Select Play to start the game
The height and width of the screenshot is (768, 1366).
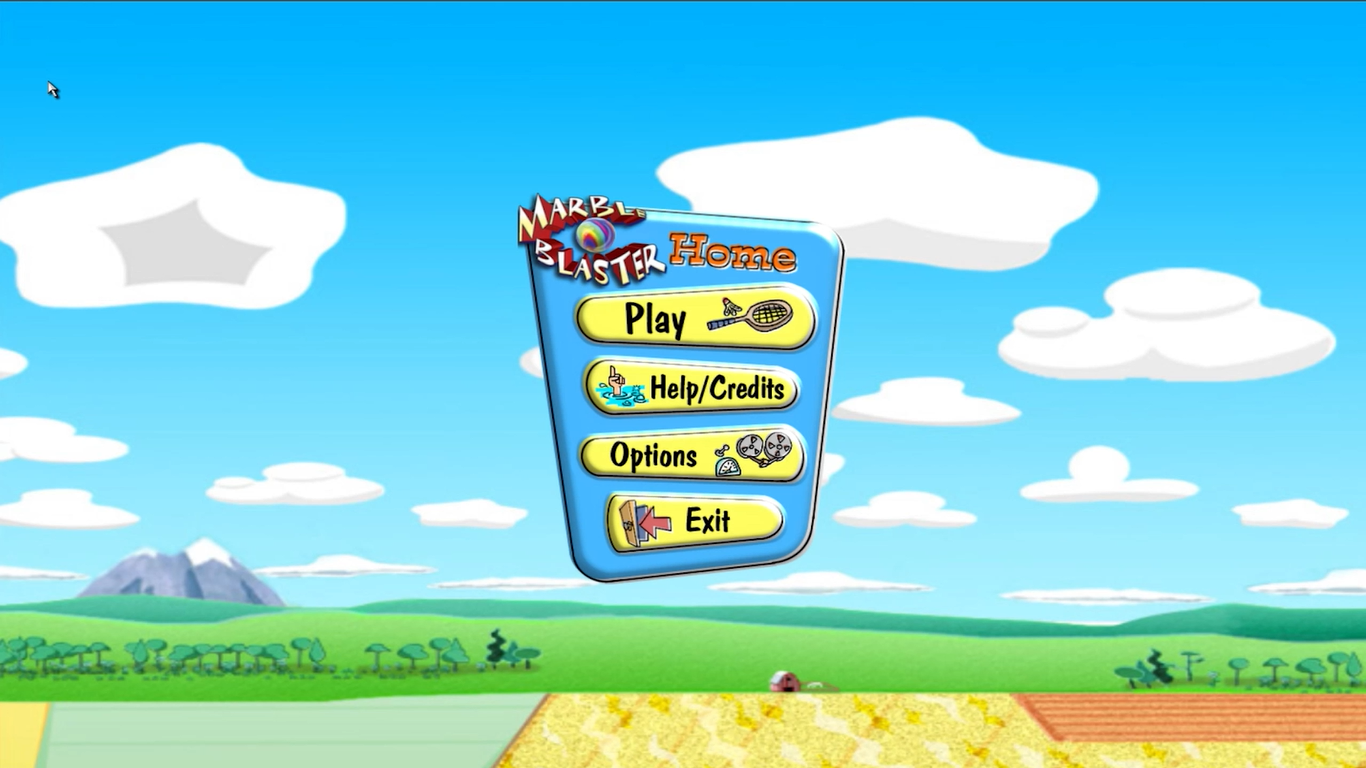point(660,320)
